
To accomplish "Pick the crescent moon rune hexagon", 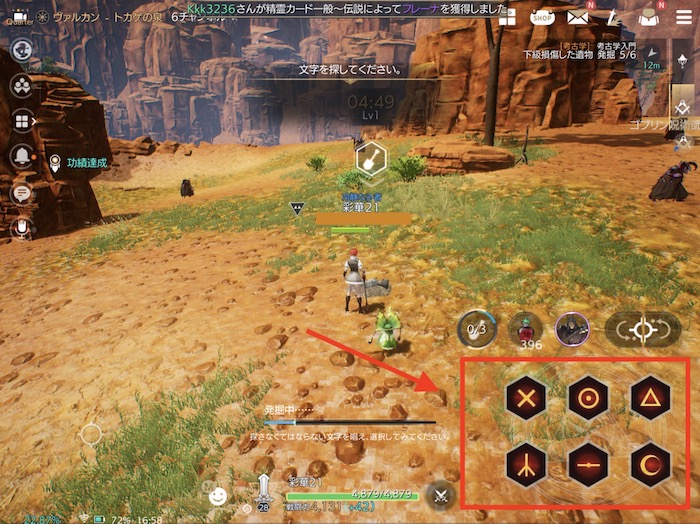I will tap(650, 463).
